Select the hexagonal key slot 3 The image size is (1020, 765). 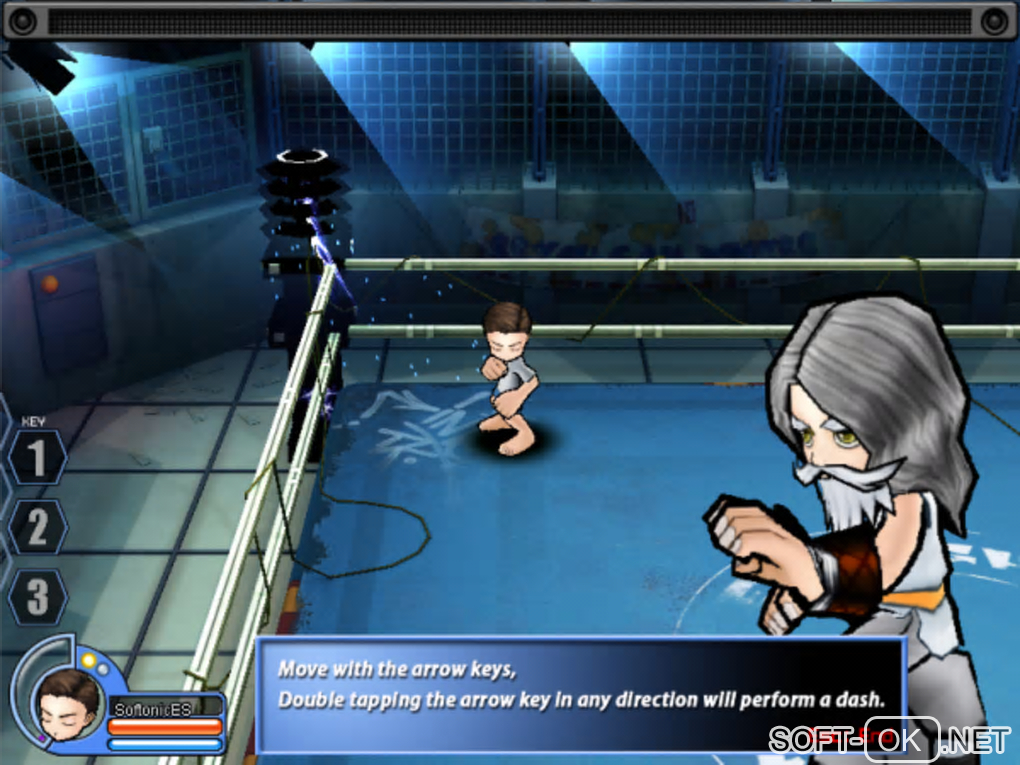[37, 597]
